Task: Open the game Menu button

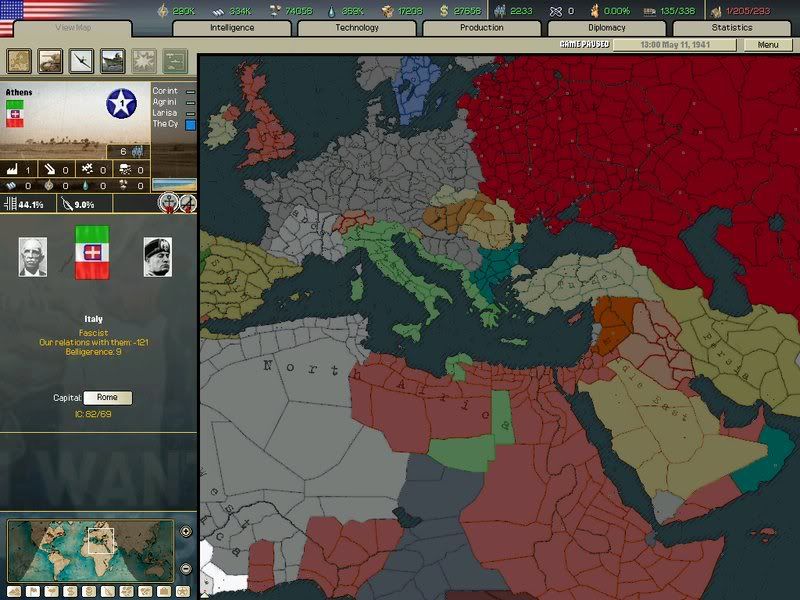Action: [x=767, y=45]
